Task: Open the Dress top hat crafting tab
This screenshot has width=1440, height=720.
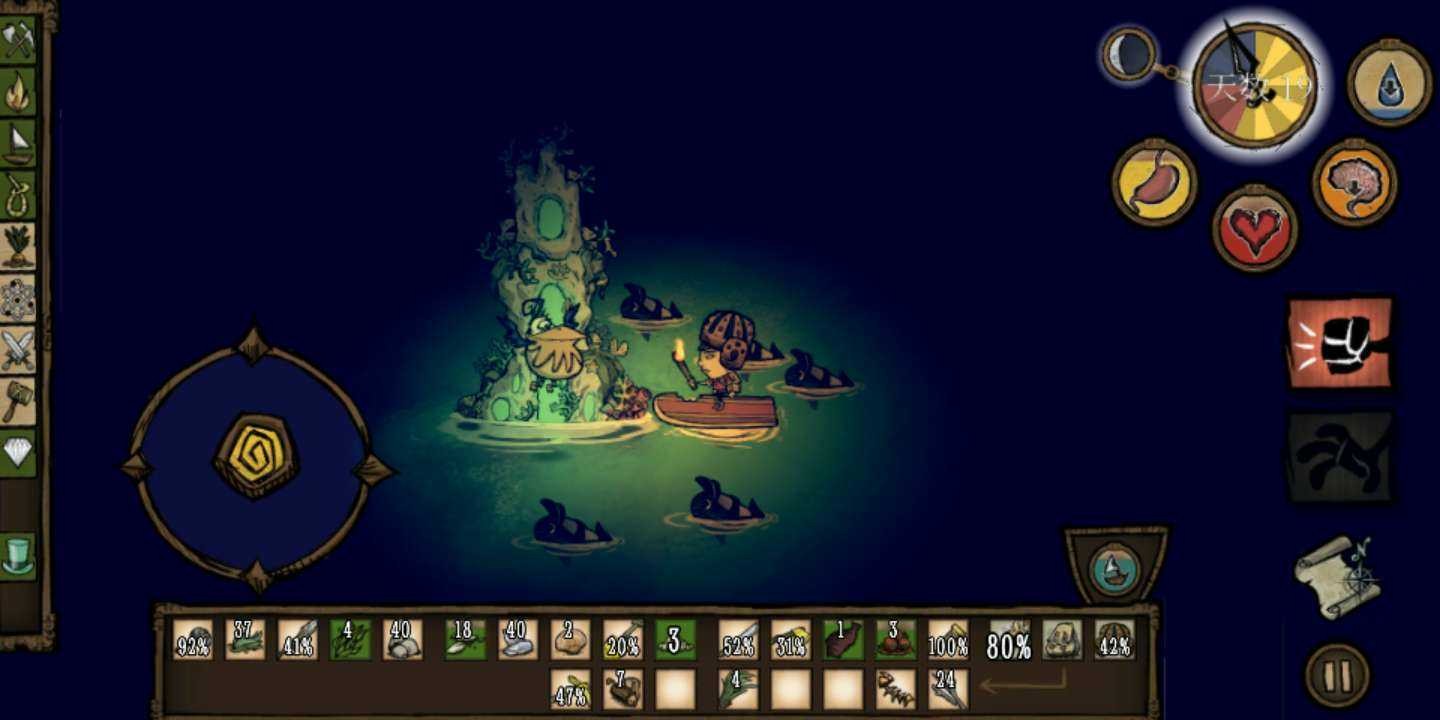Action: 18,556
